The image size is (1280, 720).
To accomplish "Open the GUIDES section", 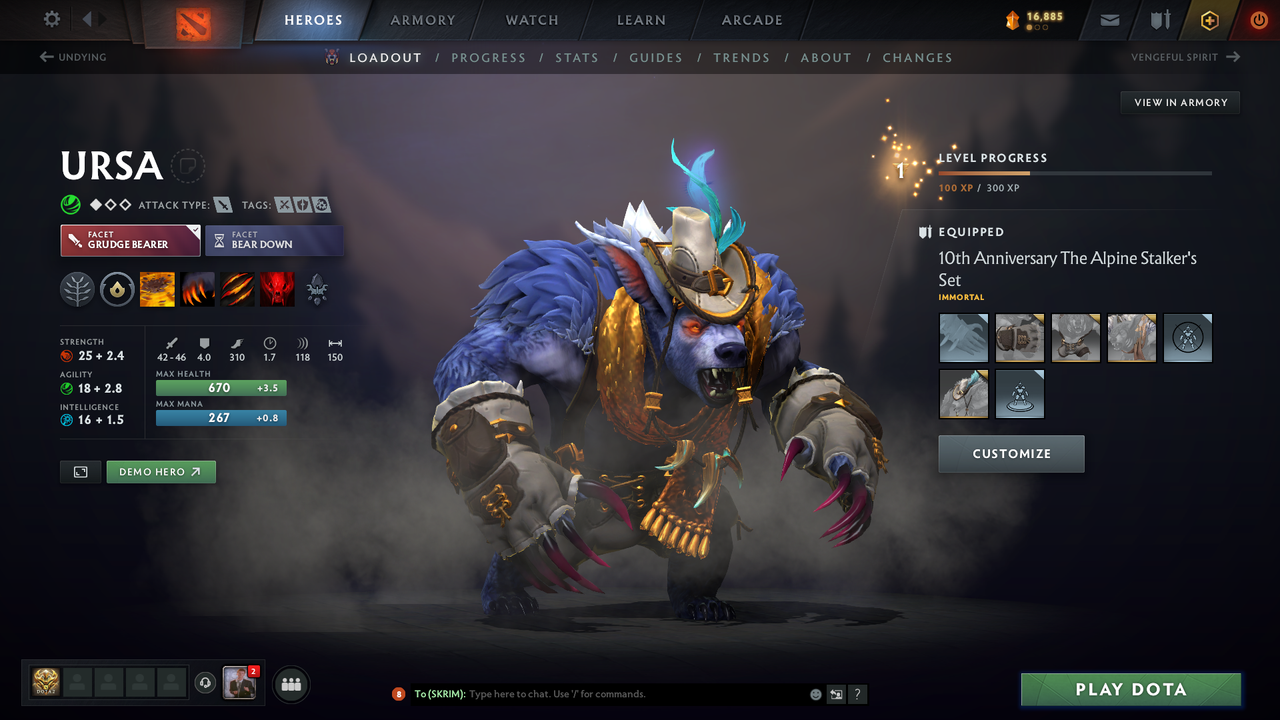I will 656,57.
